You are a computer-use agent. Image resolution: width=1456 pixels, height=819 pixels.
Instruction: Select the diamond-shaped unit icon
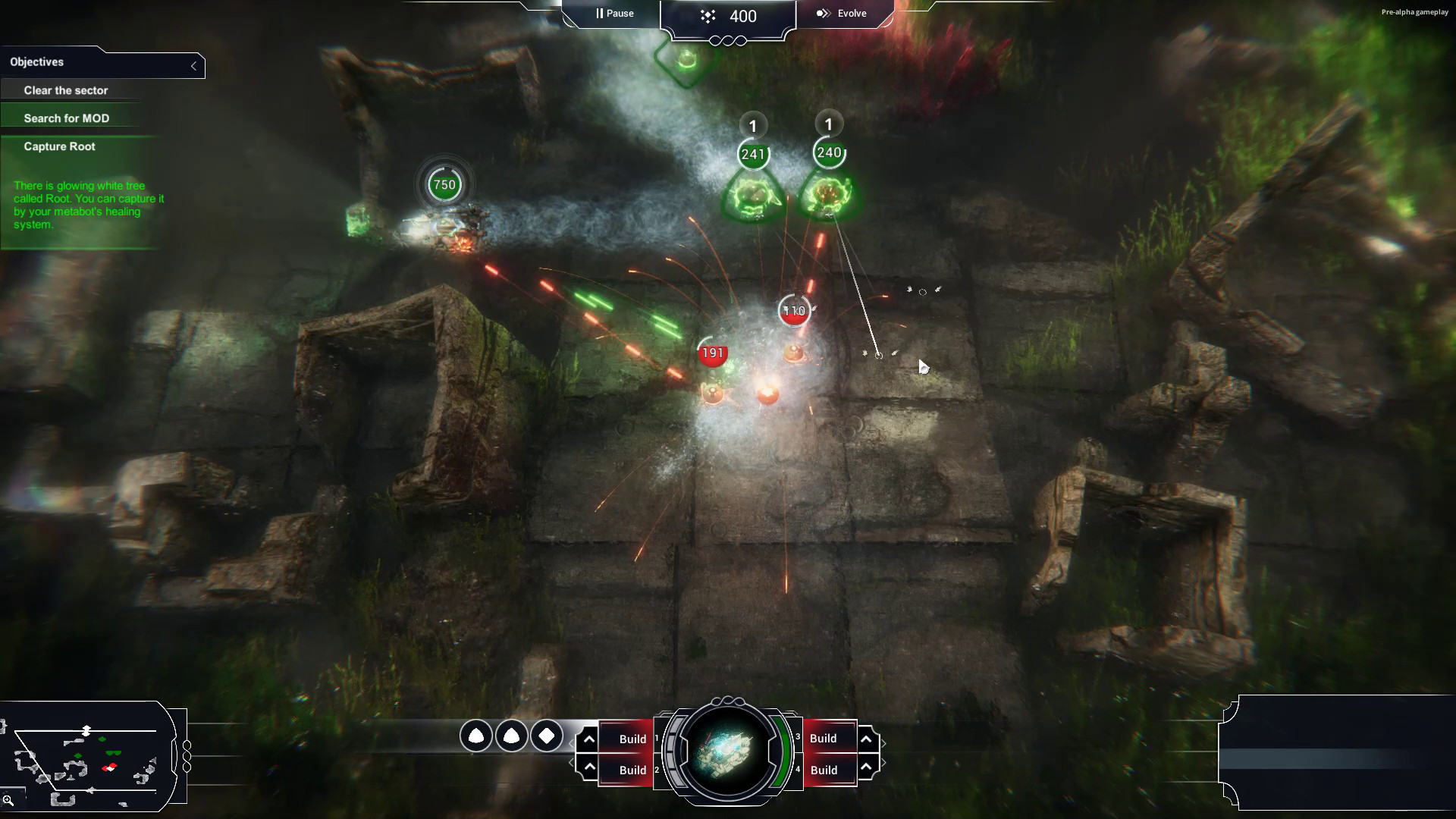pyautogui.click(x=548, y=736)
